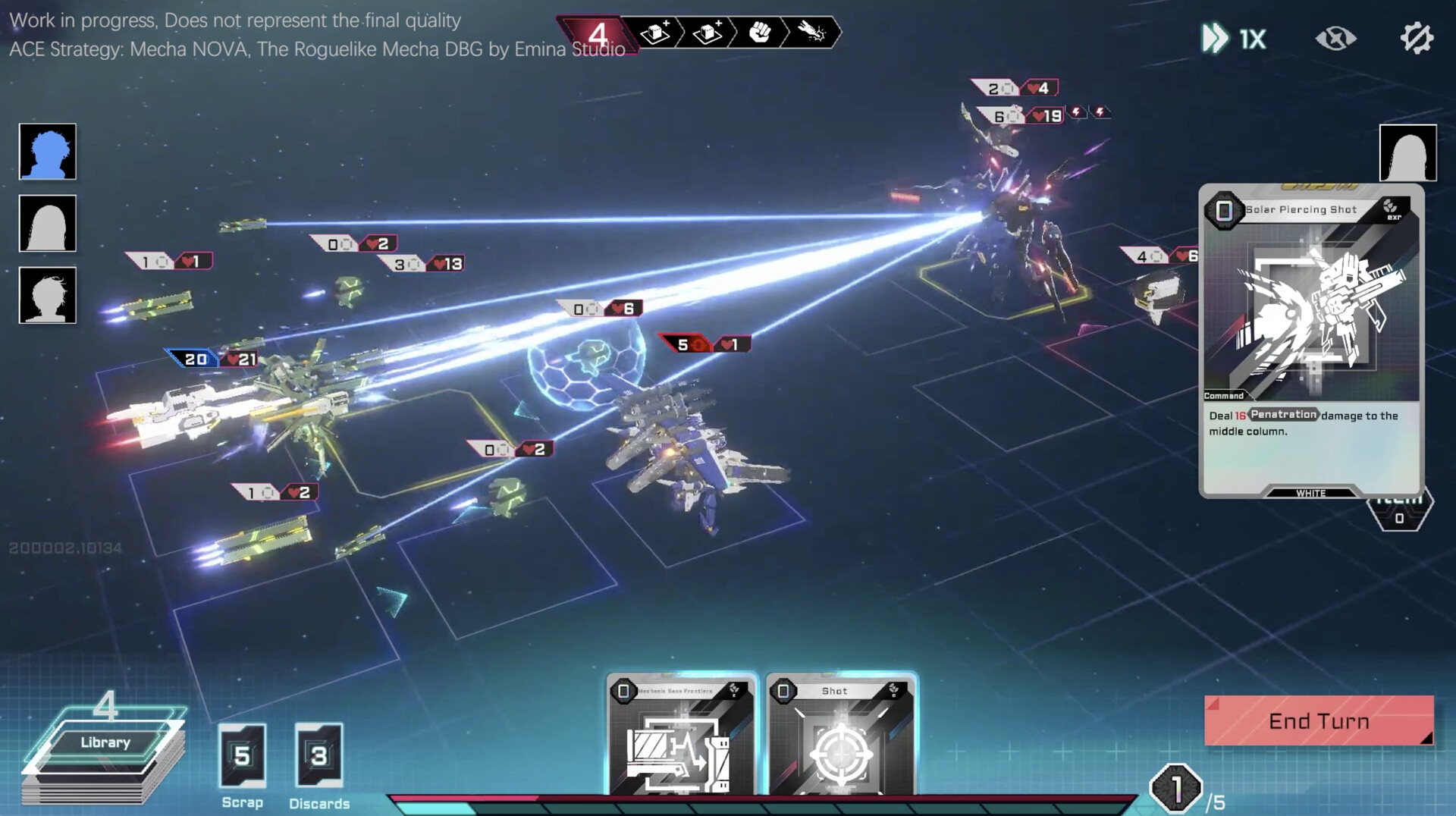This screenshot has width=1456, height=816.
Task: View the Discards pile showing 3 cards
Action: pos(319,756)
